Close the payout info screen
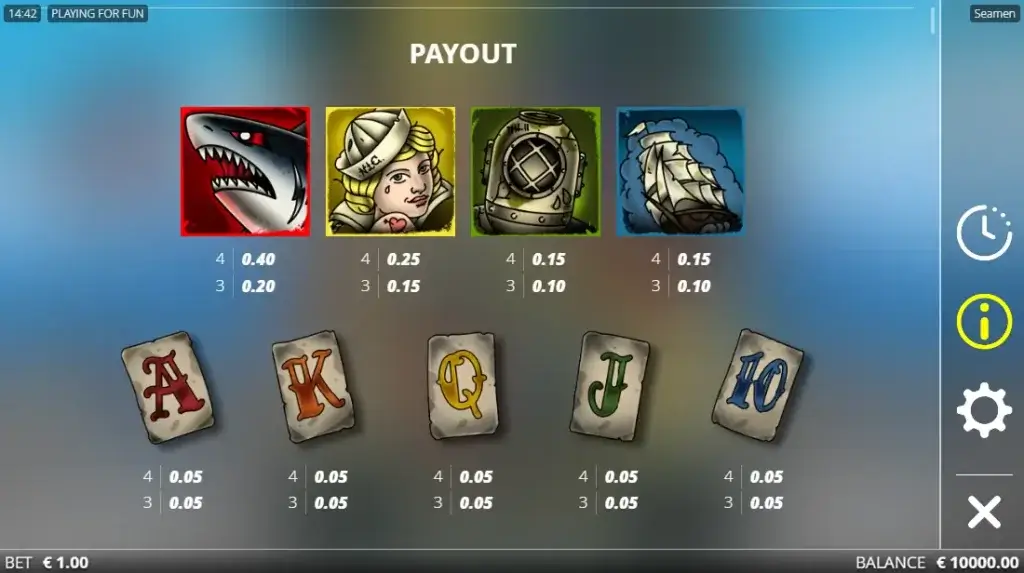1024x573 pixels. 984,513
